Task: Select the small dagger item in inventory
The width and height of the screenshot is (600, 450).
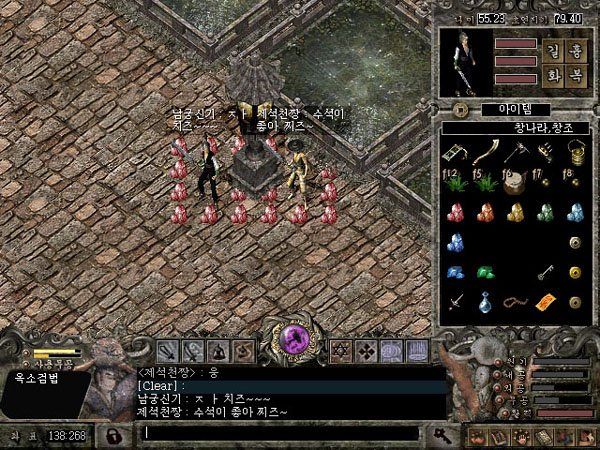Action: 455,301
